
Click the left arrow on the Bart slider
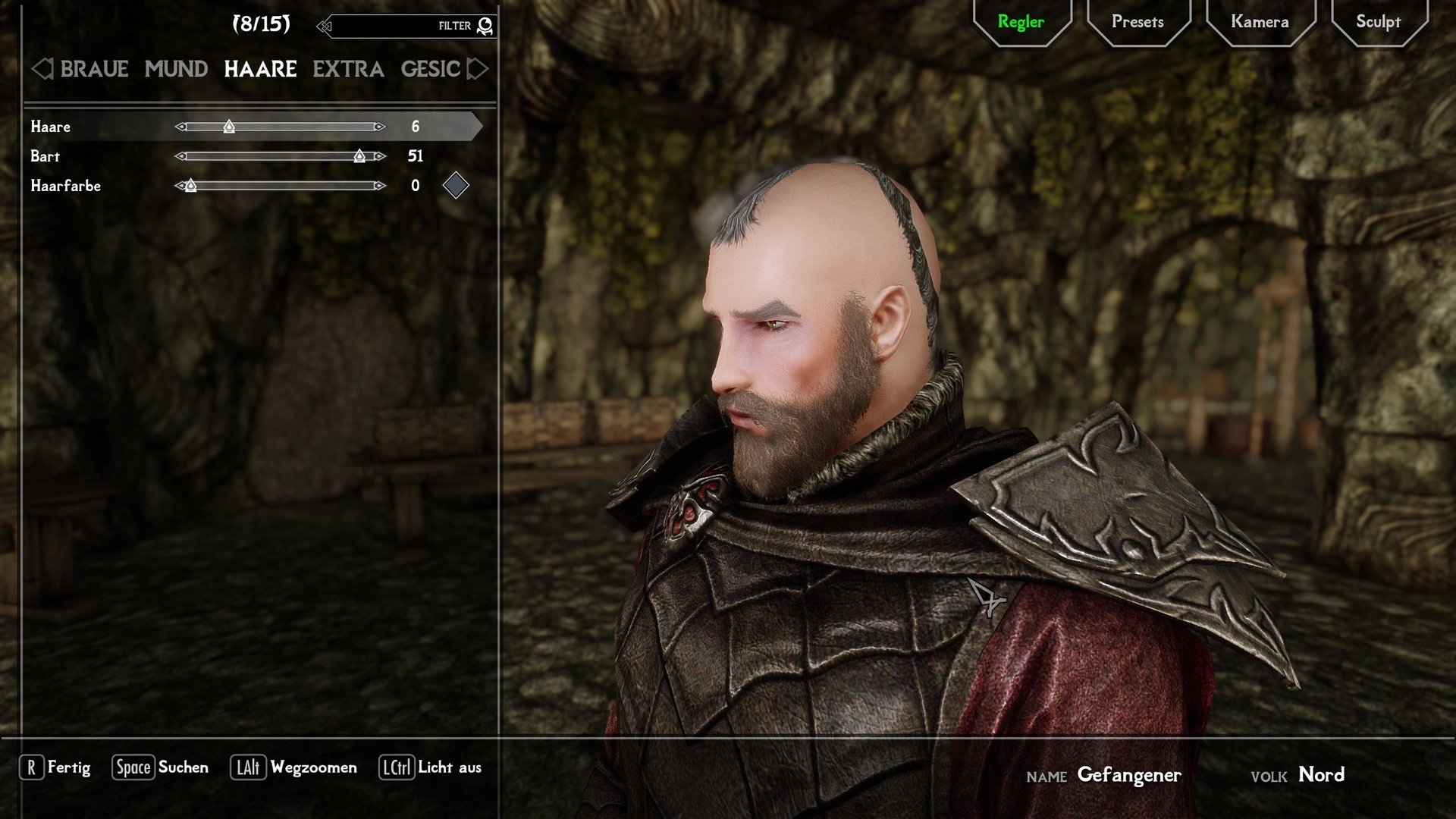point(180,156)
